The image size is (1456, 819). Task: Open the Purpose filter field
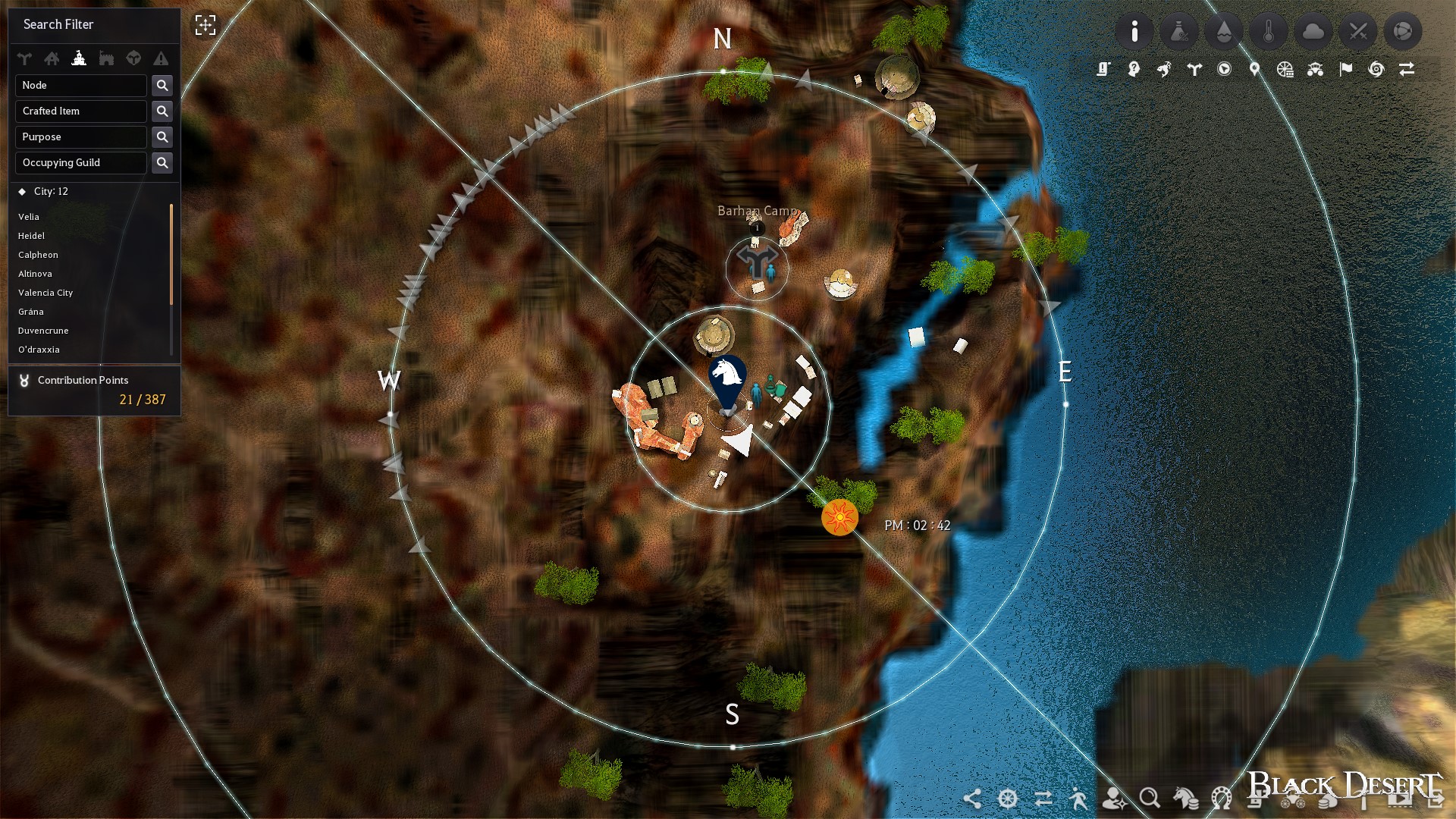pyautogui.click(x=80, y=136)
